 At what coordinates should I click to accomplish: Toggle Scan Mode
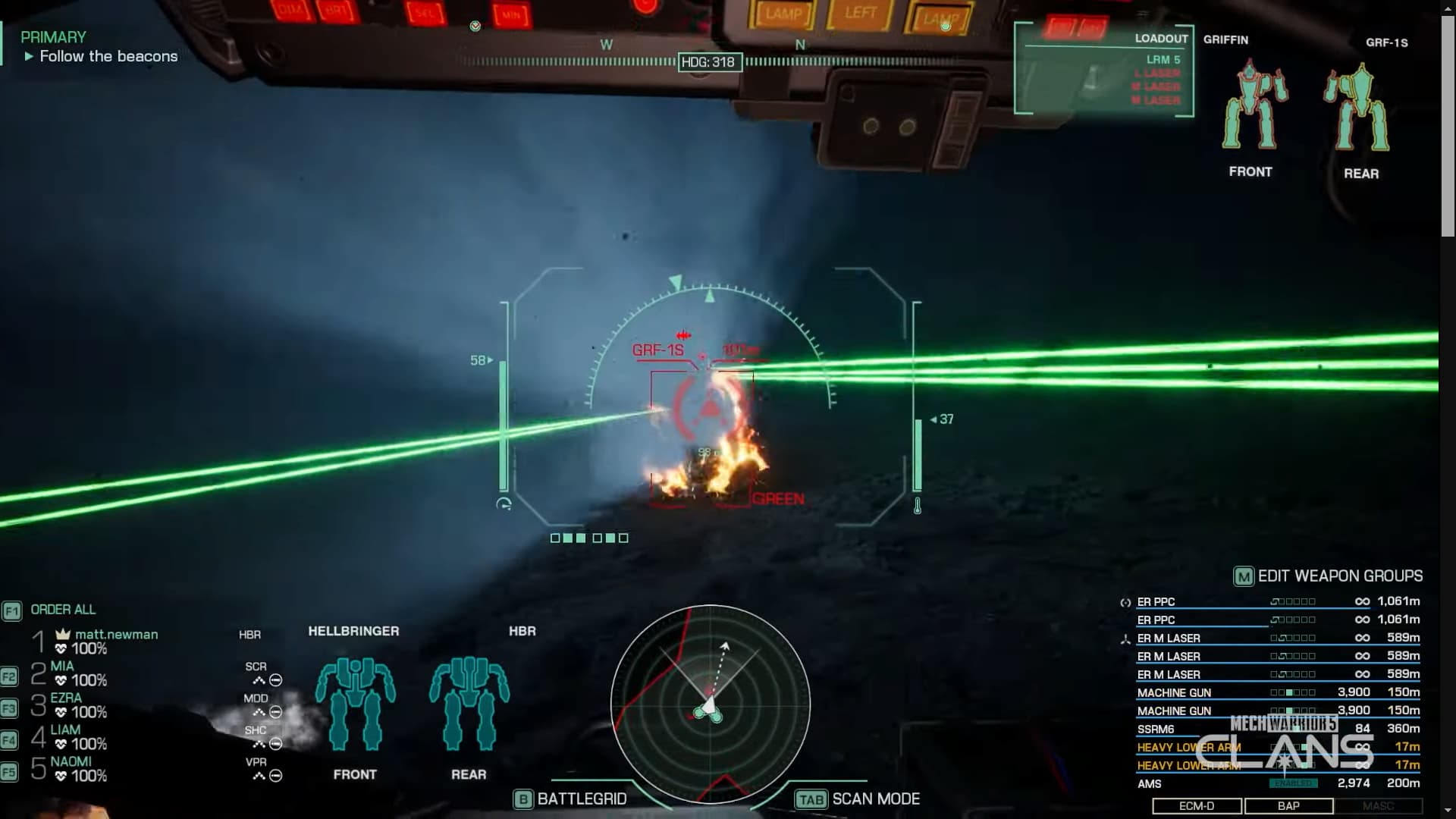coord(858,799)
